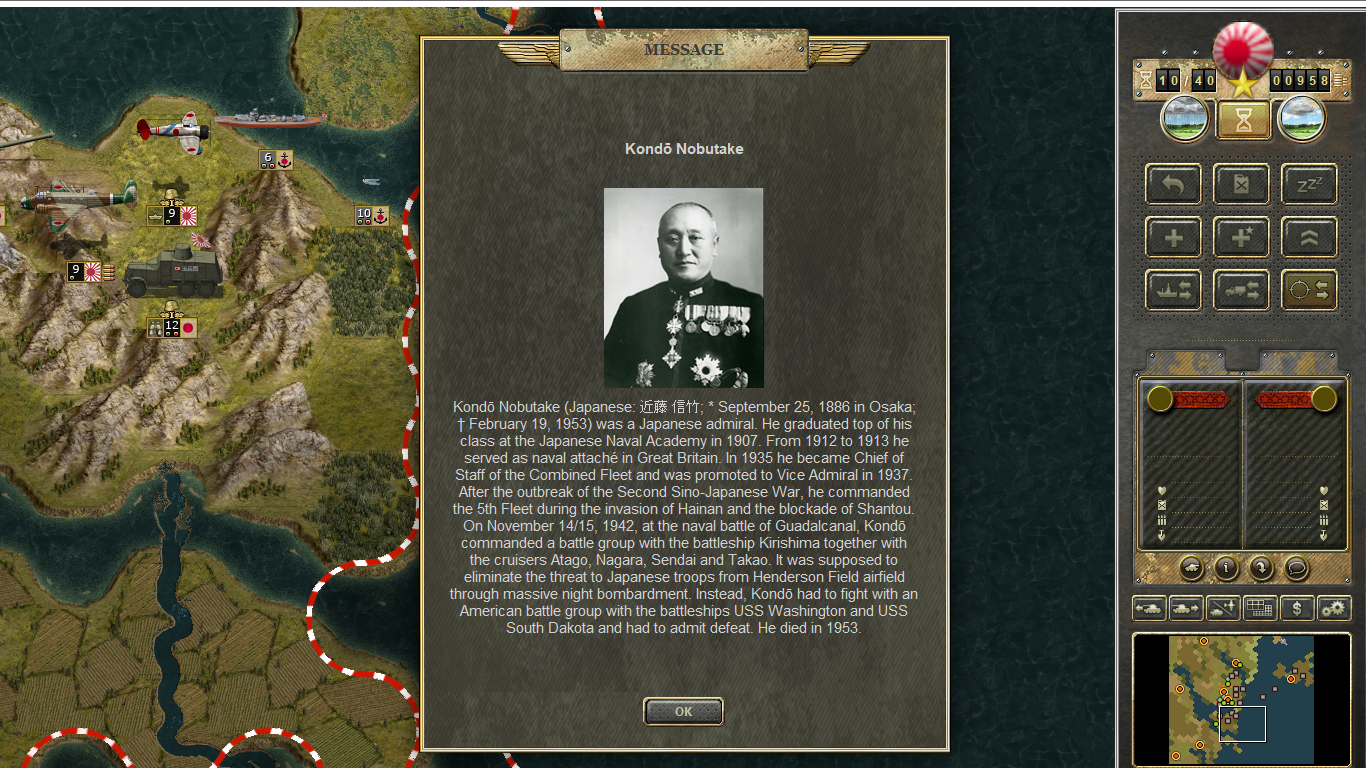This screenshot has width=1366, height=768.
Task: Open the purchase screen dollar button
Action: 1297,608
